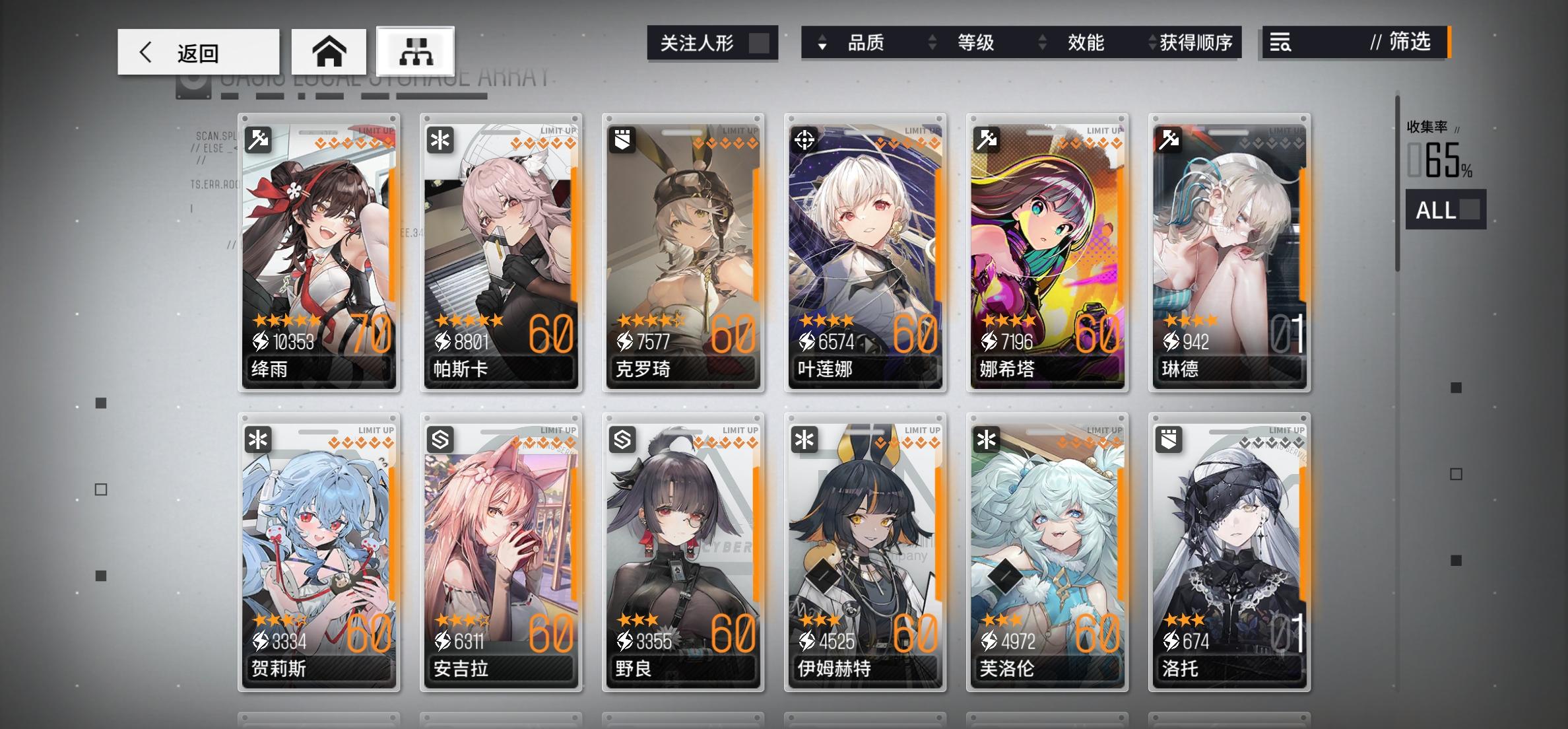Select the warrior class icon on 绛雨's card
The width and height of the screenshot is (1568, 729).
coord(260,141)
